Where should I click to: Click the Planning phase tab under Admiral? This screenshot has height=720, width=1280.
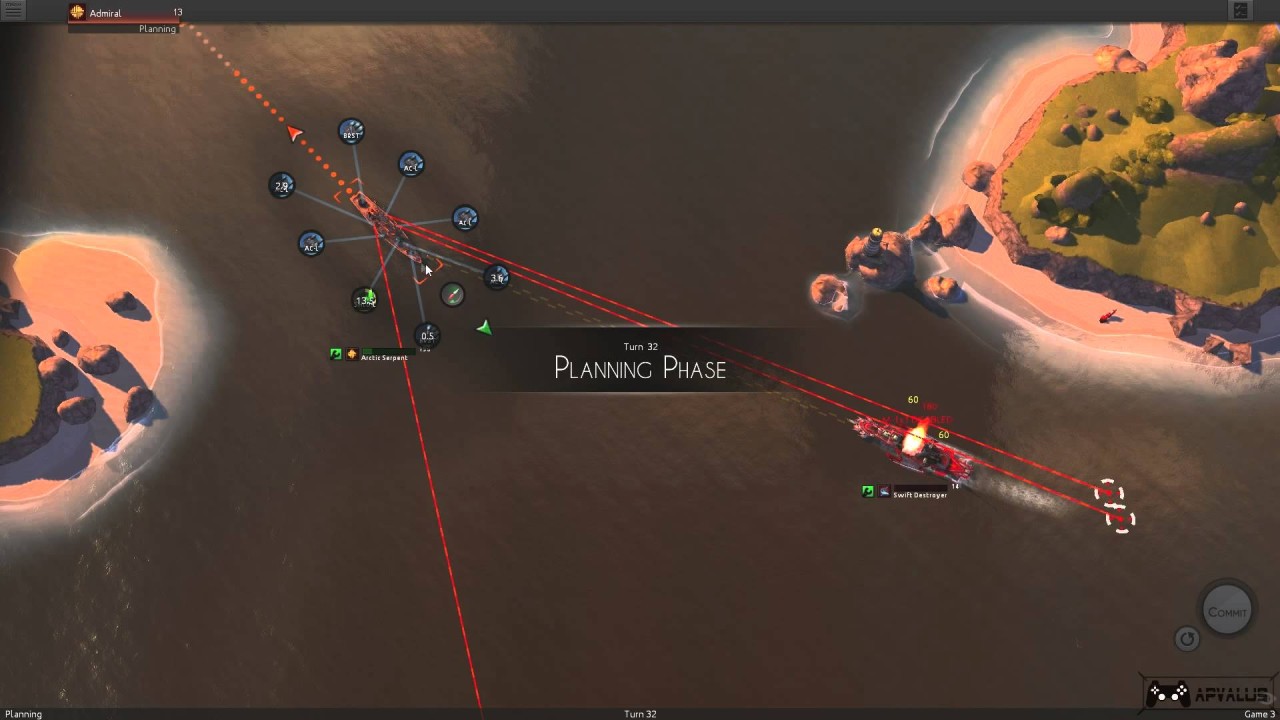pos(156,29)
